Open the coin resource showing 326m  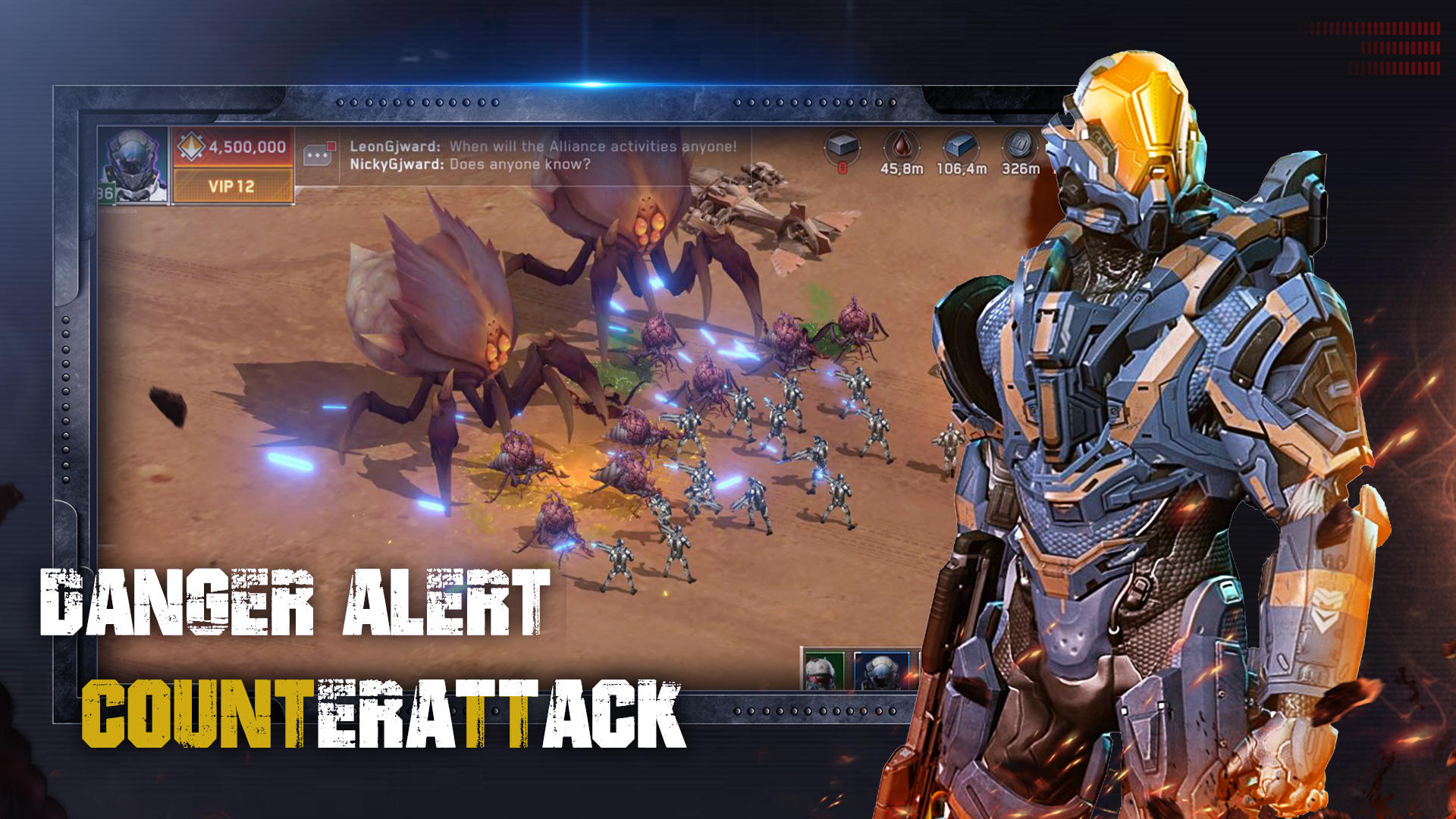pyautogui.click(x=1019, y=148)
